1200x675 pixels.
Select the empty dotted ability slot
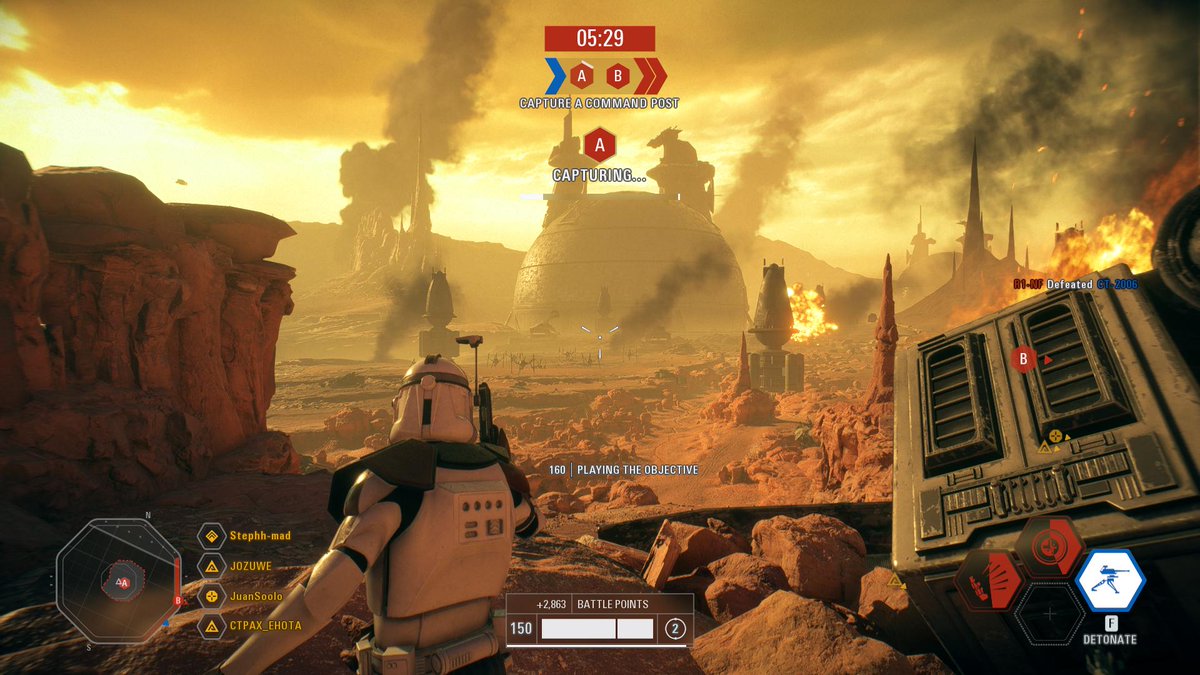pos(1049,613)
